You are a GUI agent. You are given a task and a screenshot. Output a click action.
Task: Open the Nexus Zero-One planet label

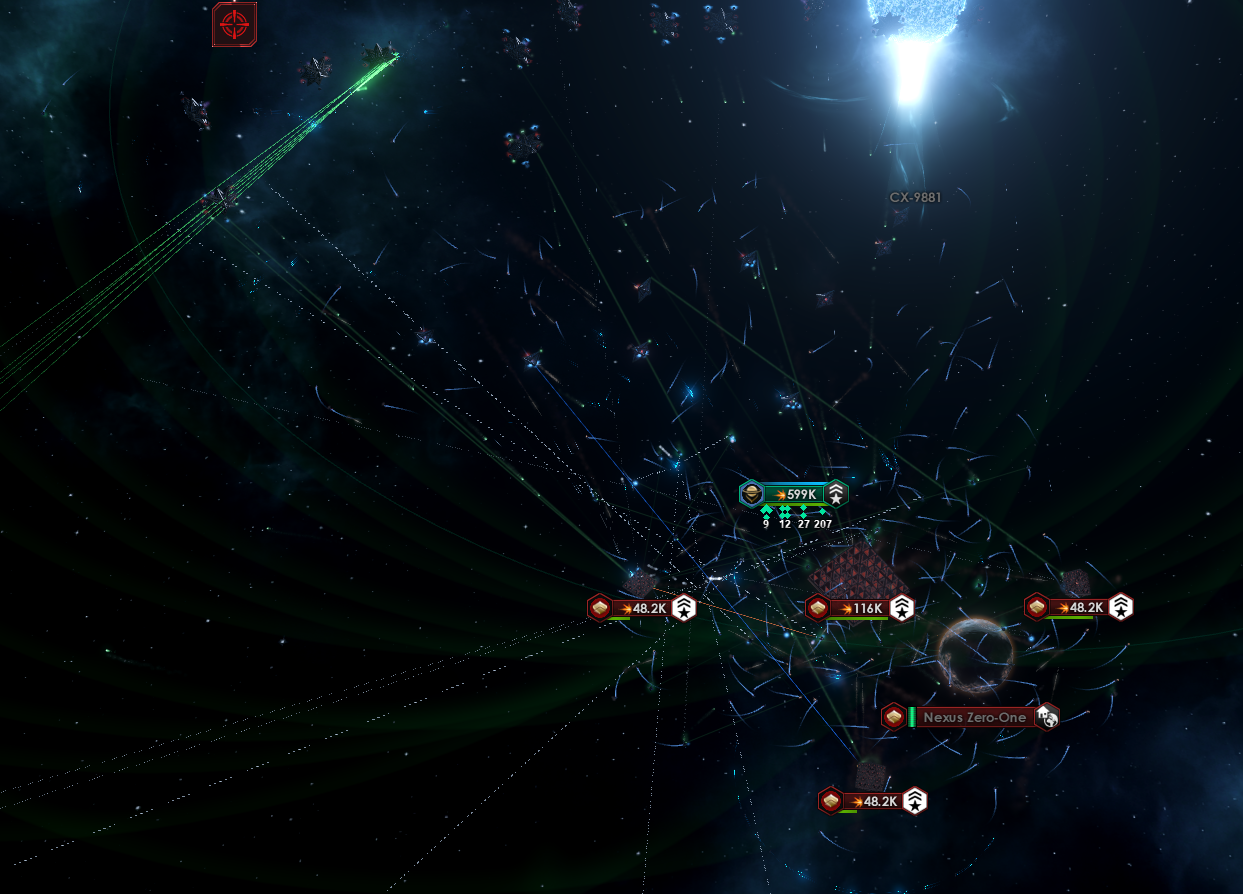pyautogui.click(x=973, y=717)
